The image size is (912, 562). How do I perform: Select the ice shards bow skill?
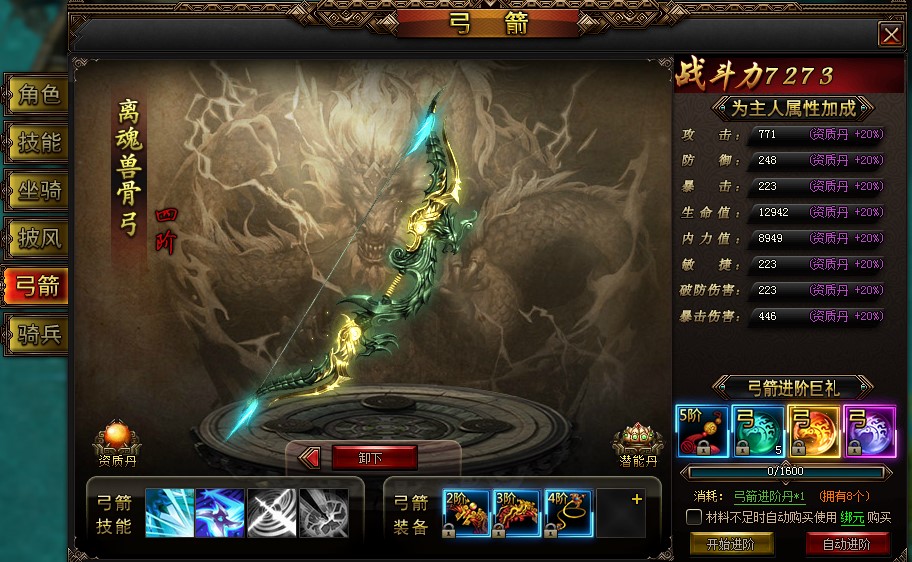pyautogui.click(x=169, y=513)
